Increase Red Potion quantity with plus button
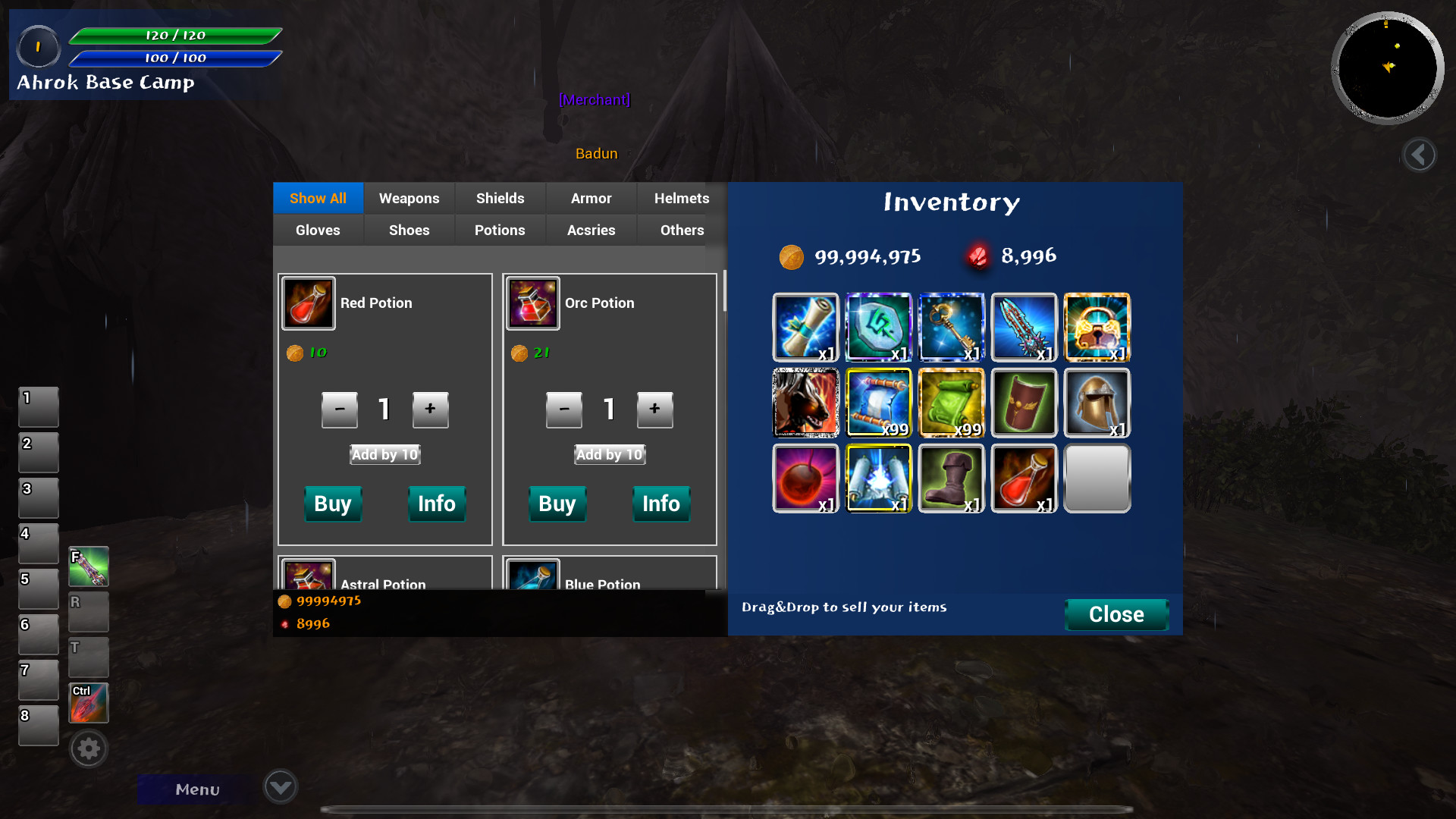The height and width of the screenshot is (819, 1456). [430, 409]
